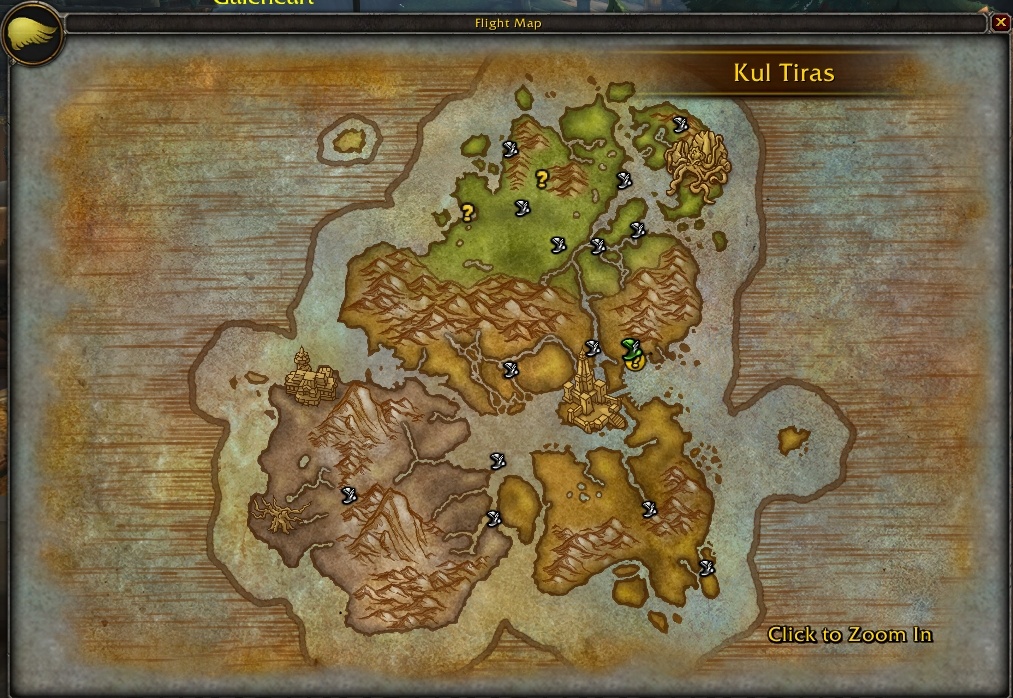Fly to the flight point on the southeastern islet
The image size is (1013, 698).
click(707, 568)
